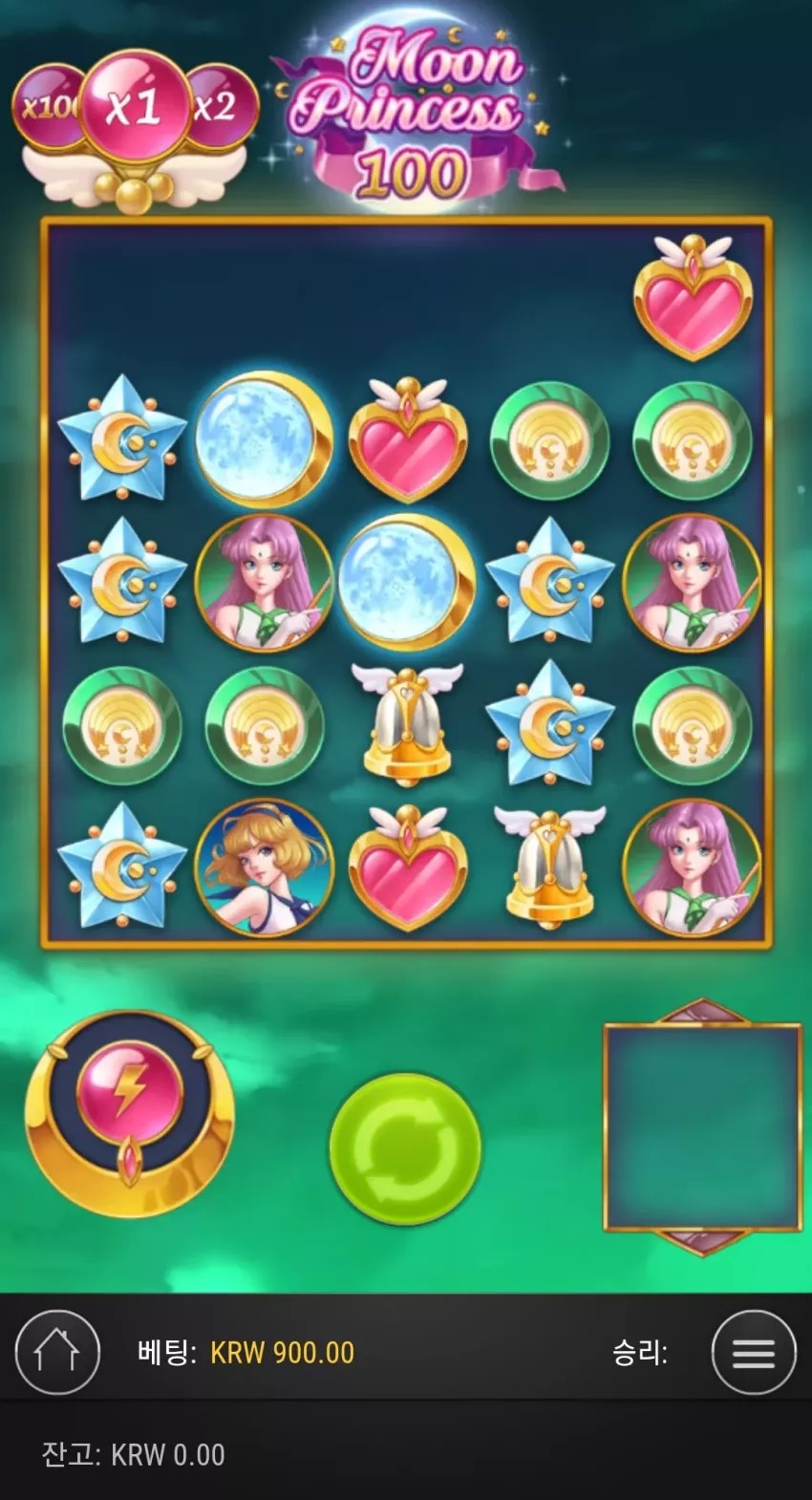Spin the reels with the green button
The width and height of the screenshot is (812, 1500).
coord(405,1147)
